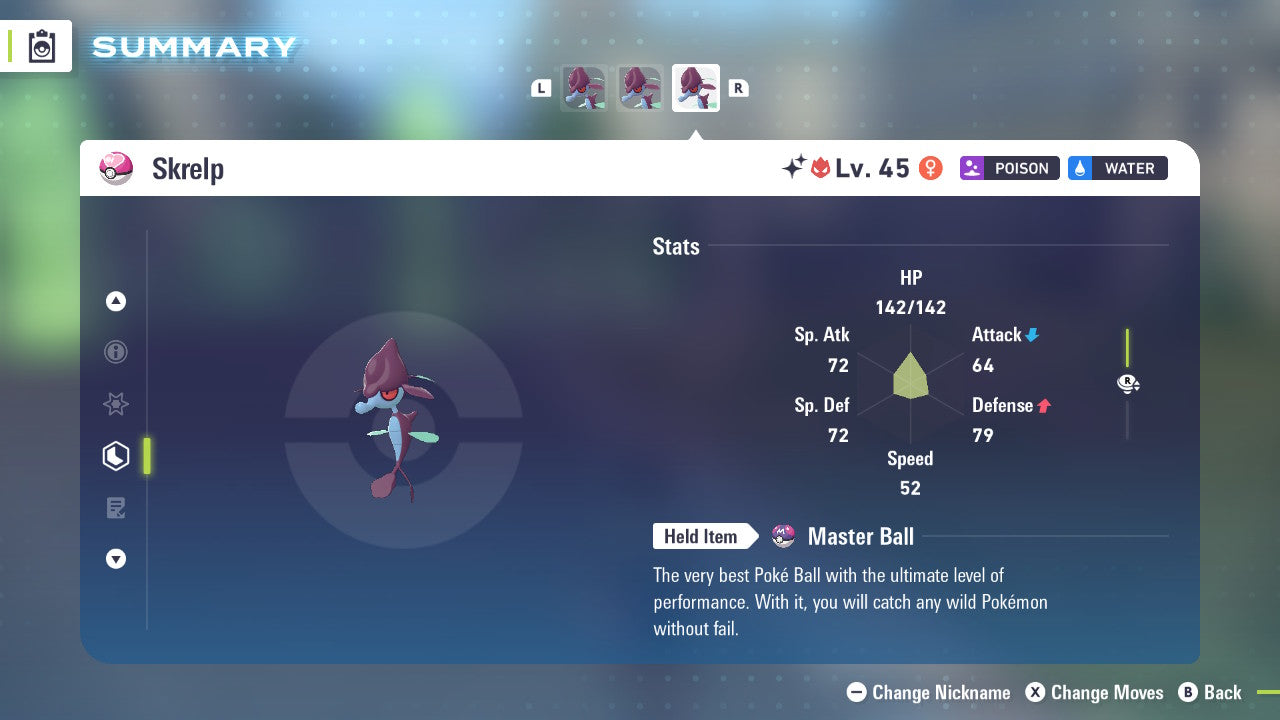
Task: Select the female gender symbol
Action: click(x=930, y=168)
